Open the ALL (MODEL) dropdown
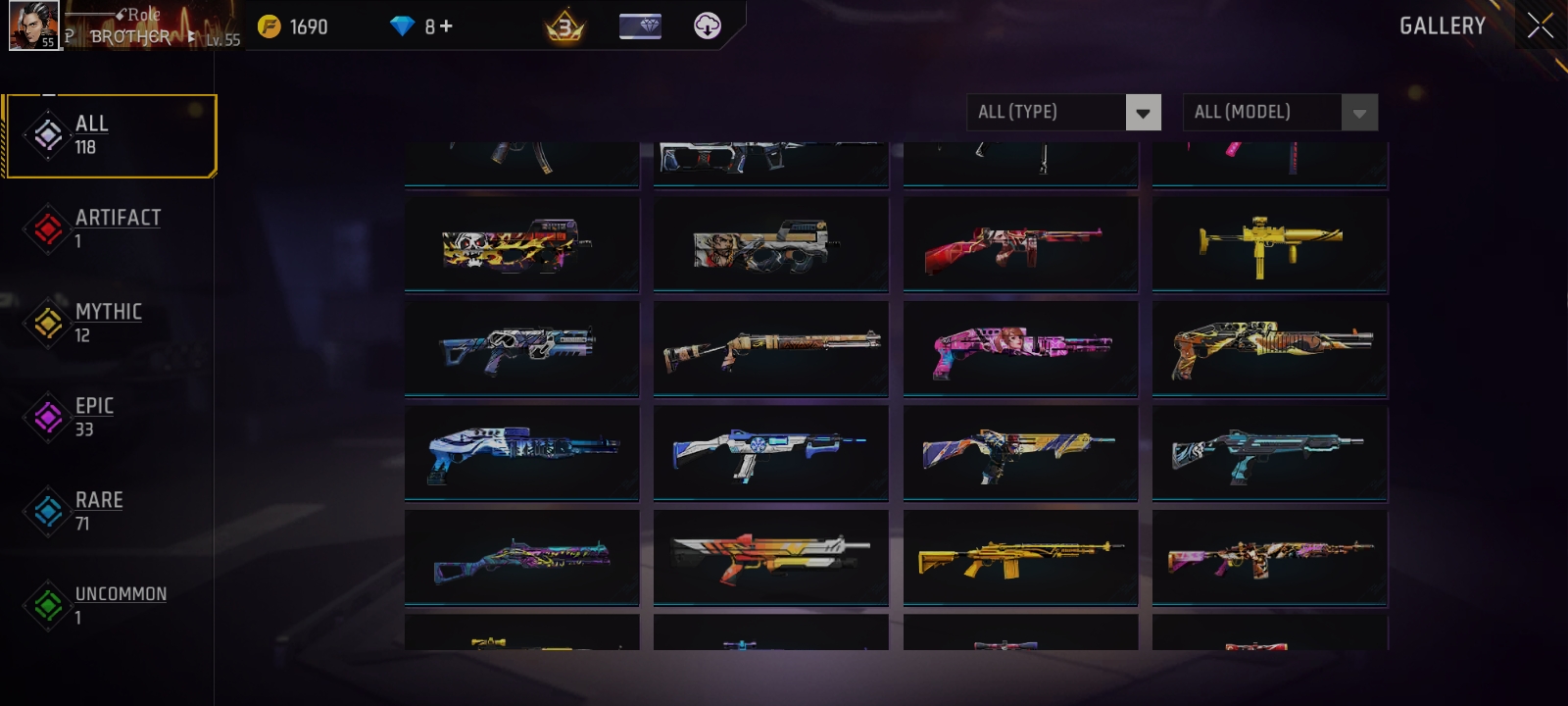This screenshot has height=706, width=1568. [x=1281, y=112]
